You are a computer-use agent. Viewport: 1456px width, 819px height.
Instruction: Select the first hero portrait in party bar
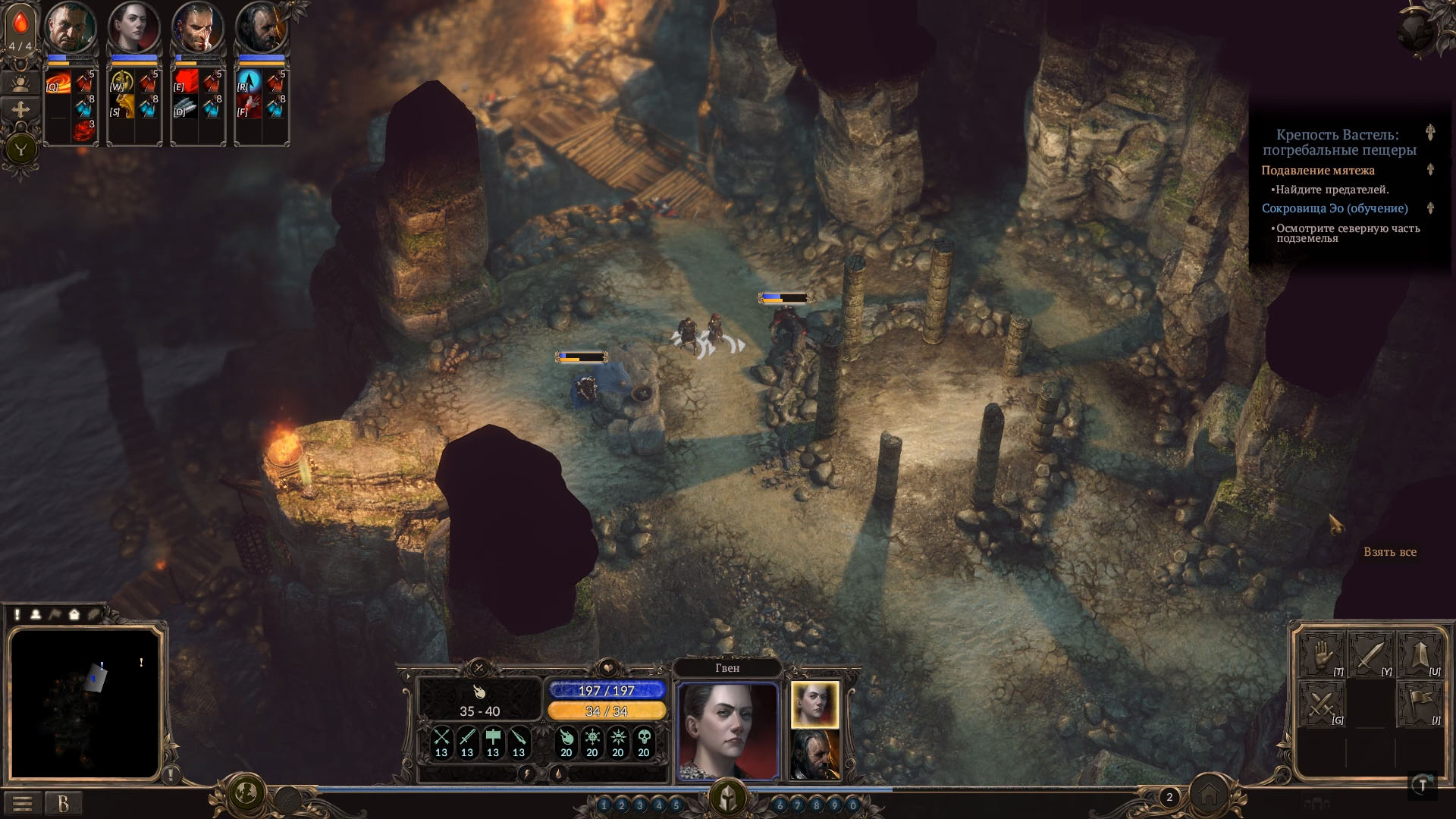point(70,28)
